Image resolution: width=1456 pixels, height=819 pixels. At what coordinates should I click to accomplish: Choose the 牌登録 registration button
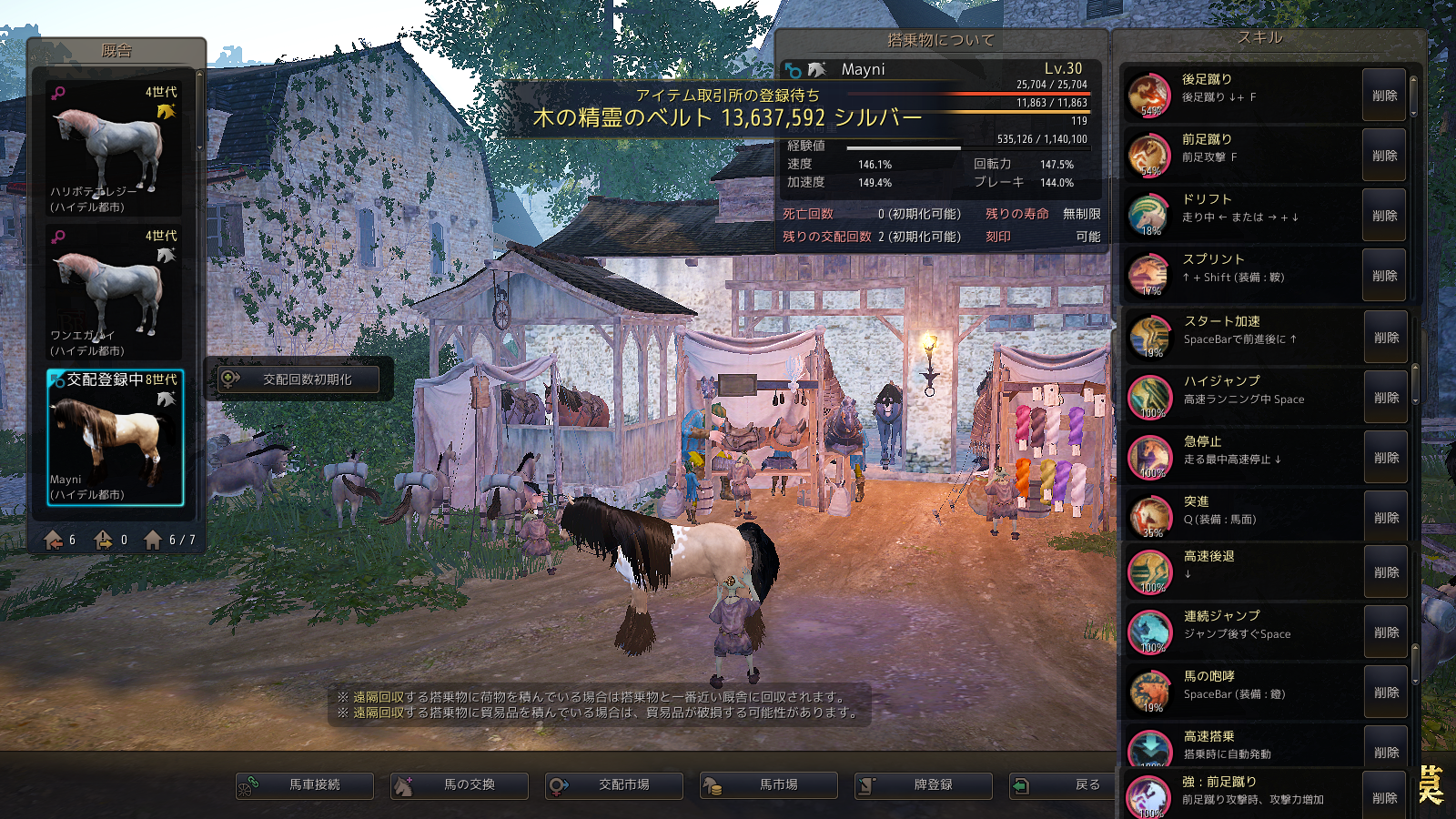(924, 784)
